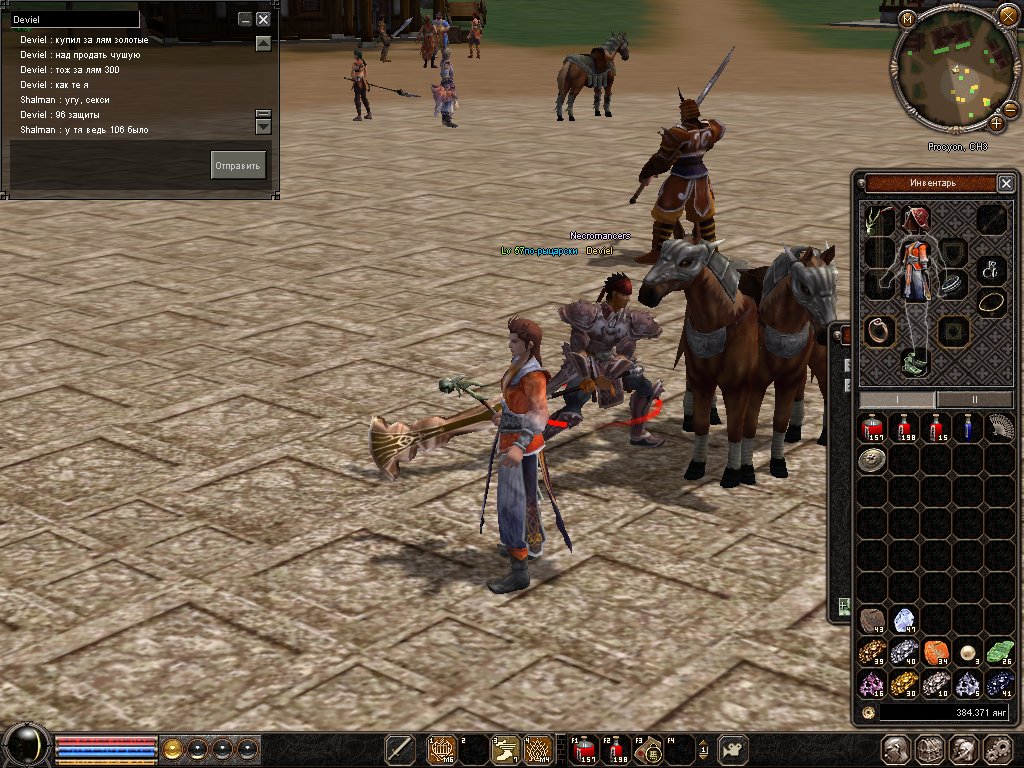Switch to inventory page I

[897, 399]
